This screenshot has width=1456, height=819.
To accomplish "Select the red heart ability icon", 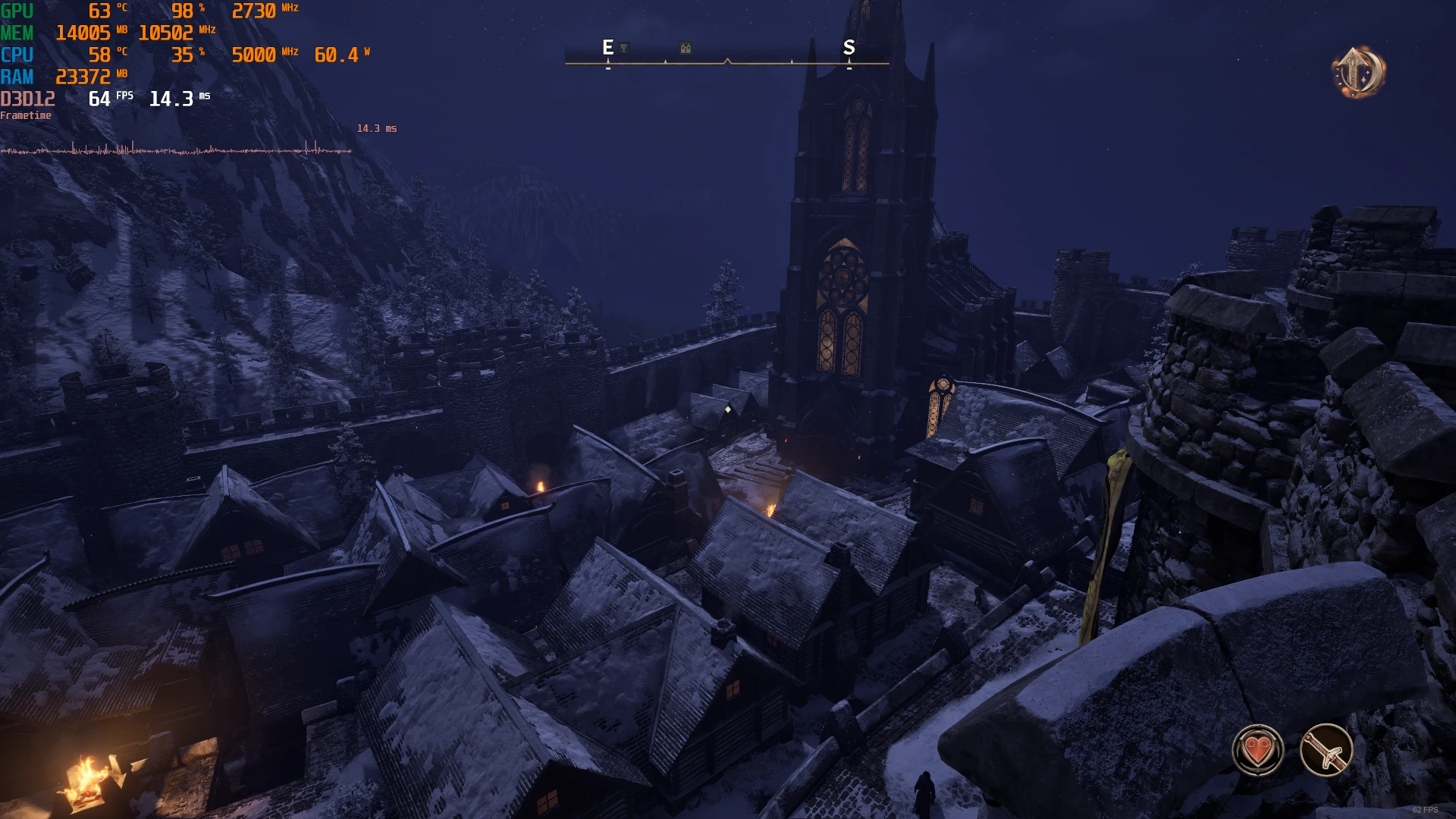I will [x=1258, y=750].
